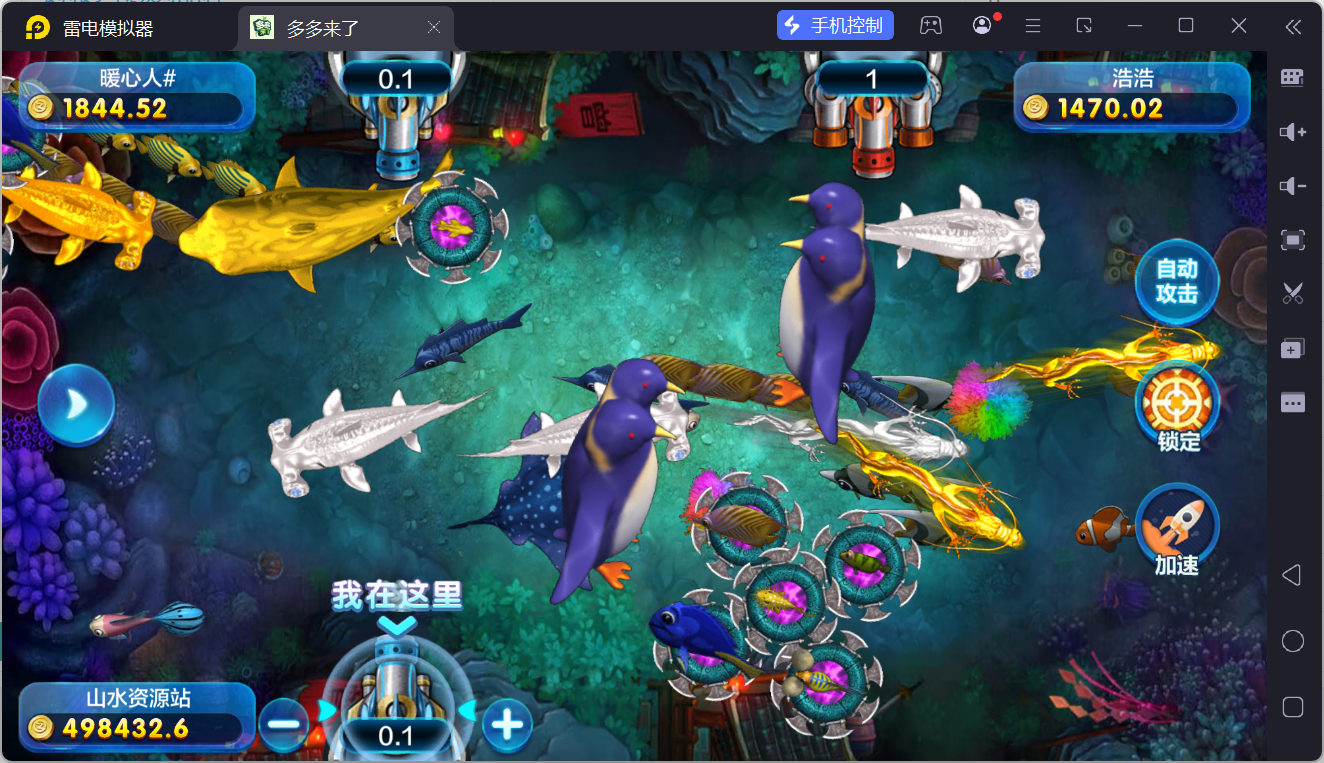Open the hamburger menu in title bar
The width and height of the screenshot is (1324, 763).
(x=1032, y=24)
